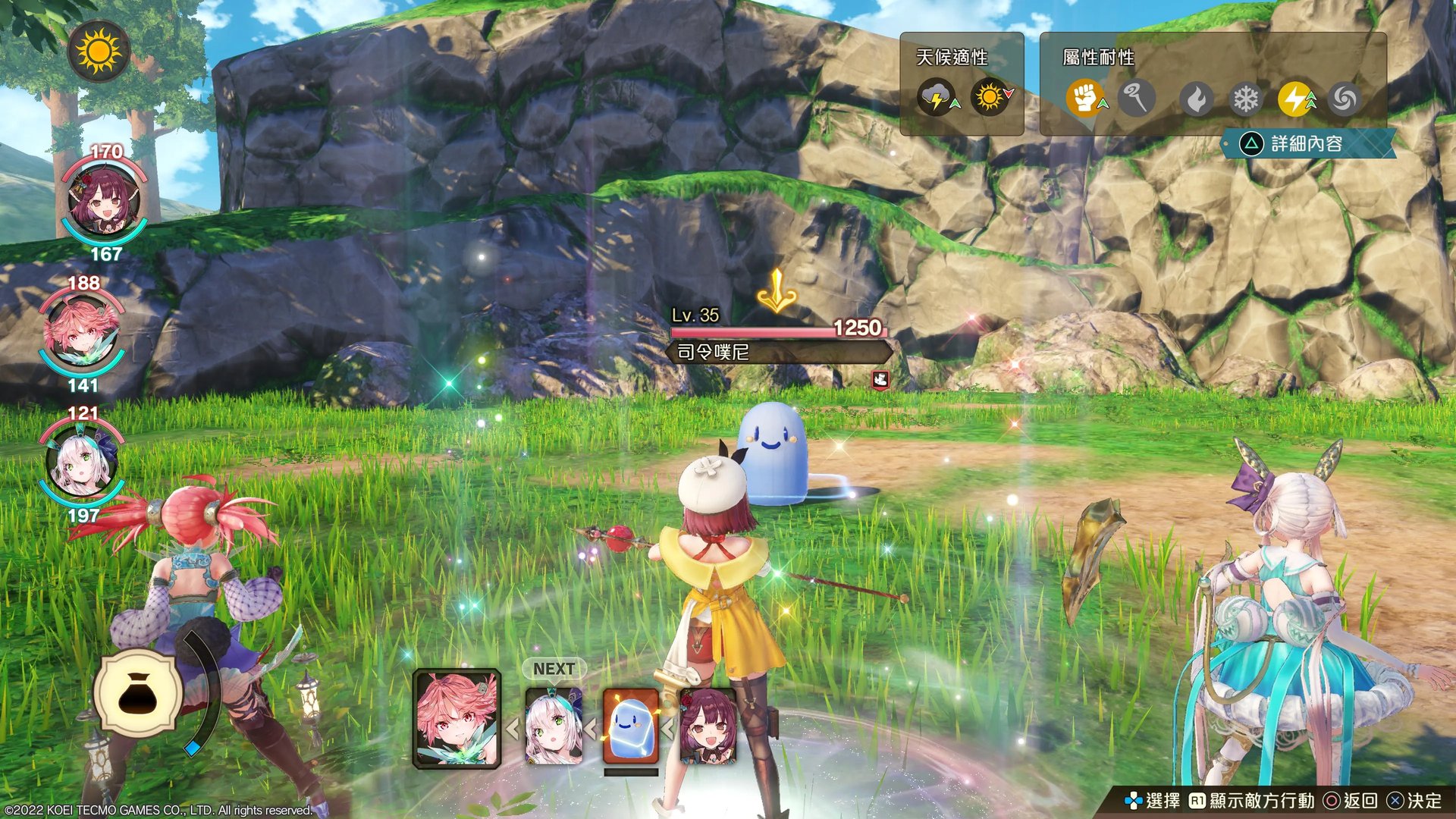Click the enemy status effect icon
The image size is (1456, 819).
[x=880, y=379]
